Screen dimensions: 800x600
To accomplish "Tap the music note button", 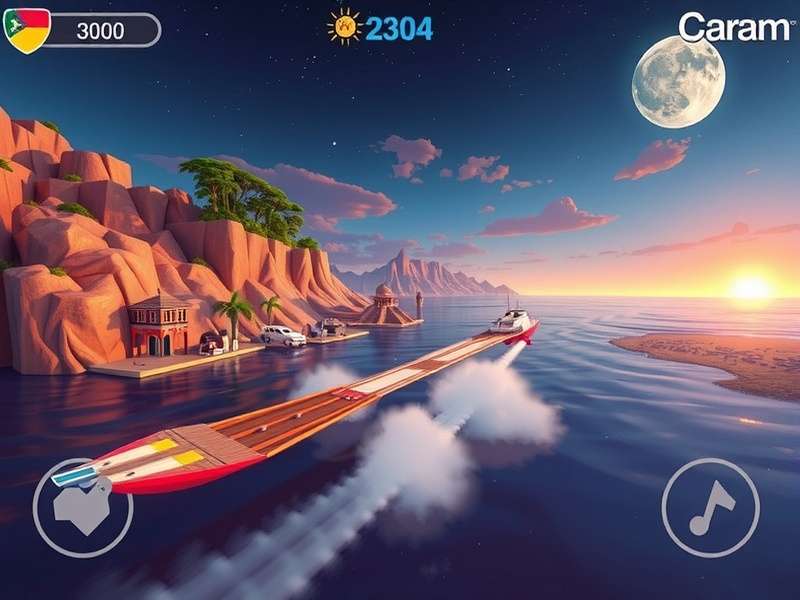I will [x=711, y=508].
